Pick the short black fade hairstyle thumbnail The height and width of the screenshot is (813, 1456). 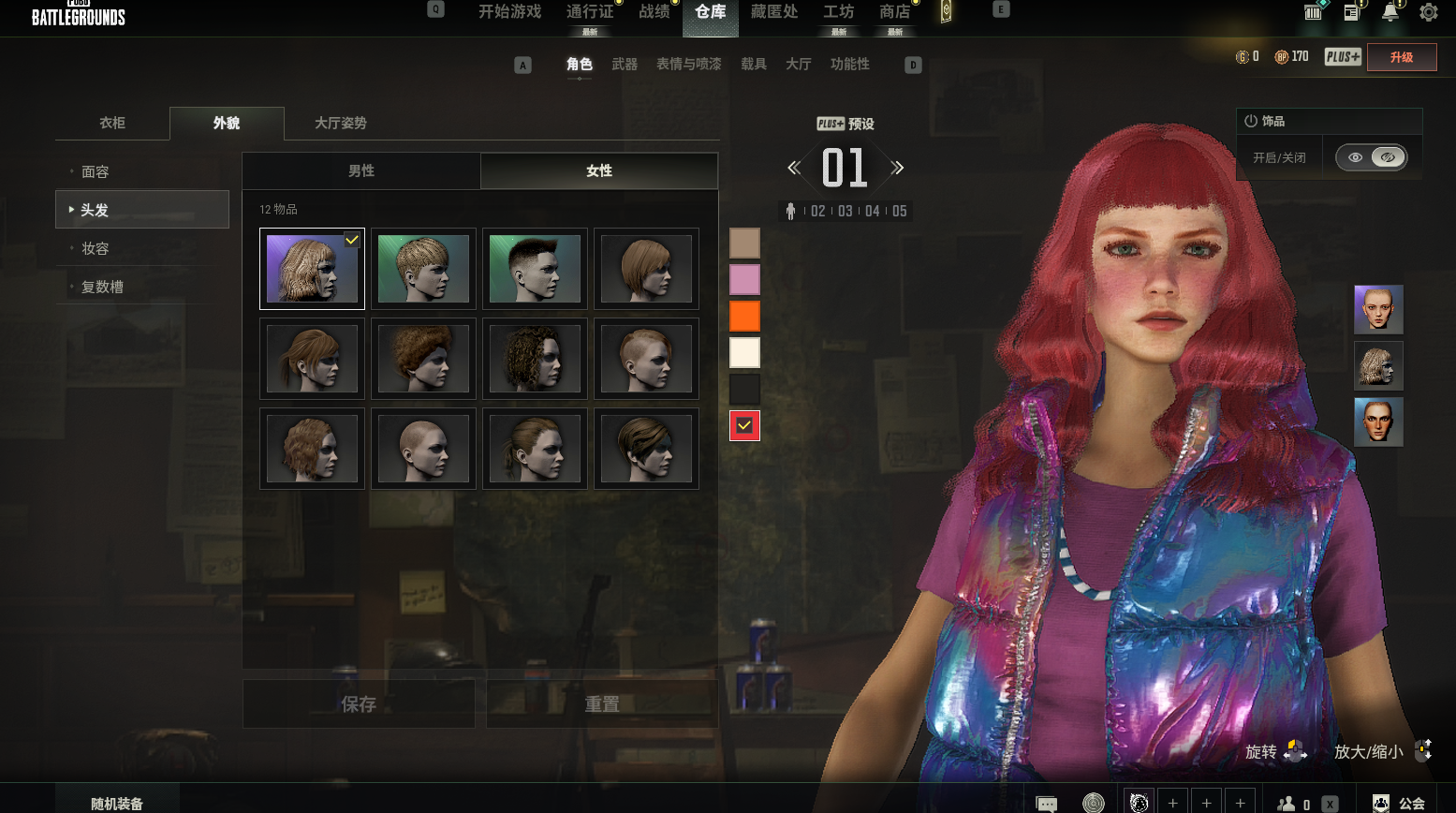(x=535, y=269)
